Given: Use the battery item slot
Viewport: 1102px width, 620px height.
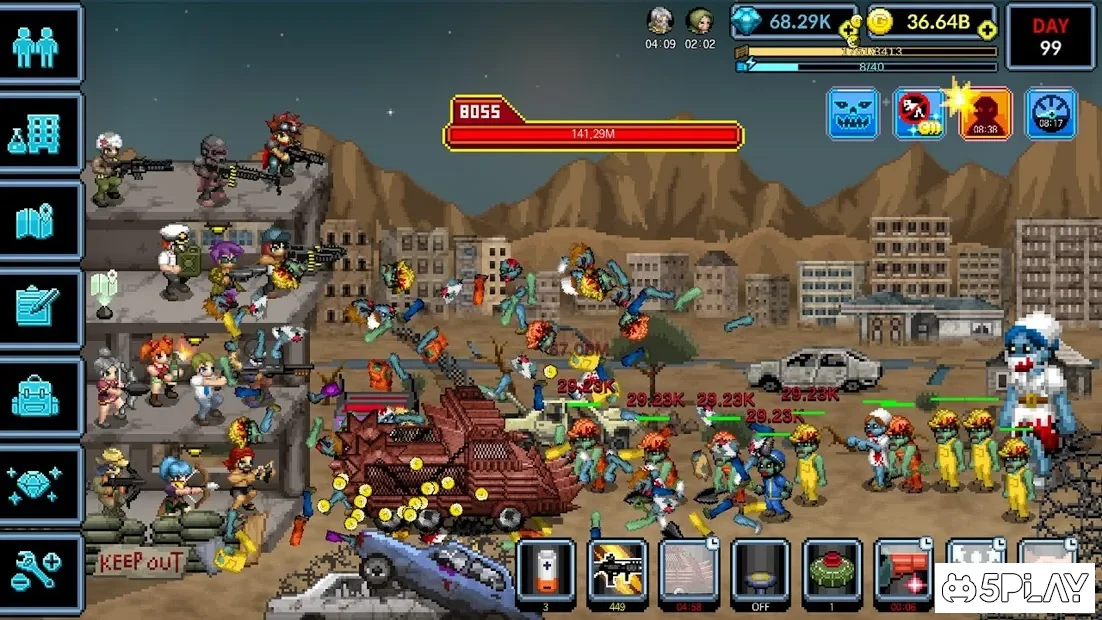Looking at the screenshot, I should tap(546, 571).
